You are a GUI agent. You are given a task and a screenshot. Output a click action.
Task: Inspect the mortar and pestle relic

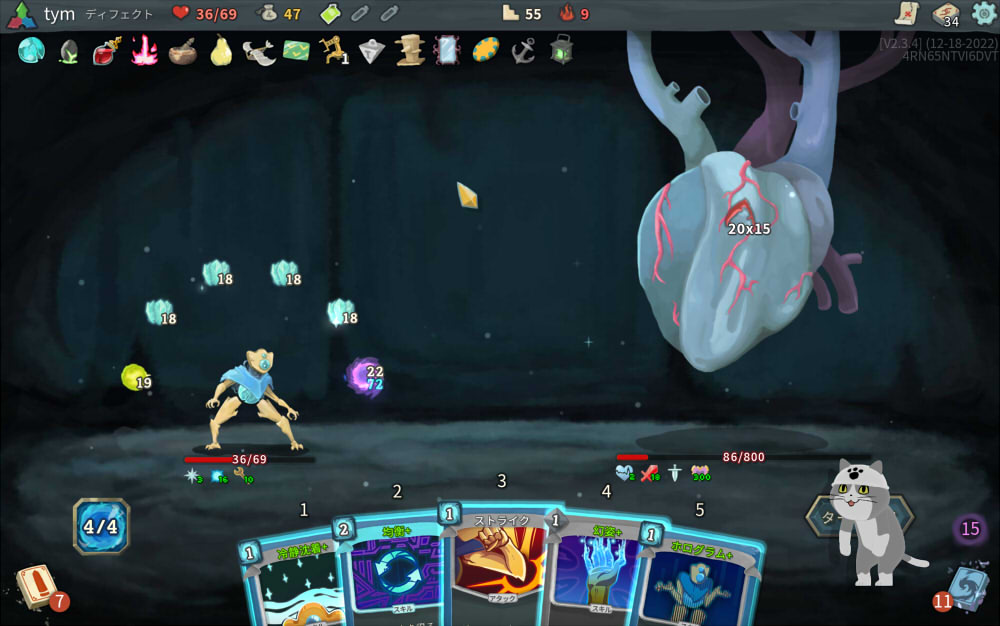pyautogui.click(x=182, y=50)
